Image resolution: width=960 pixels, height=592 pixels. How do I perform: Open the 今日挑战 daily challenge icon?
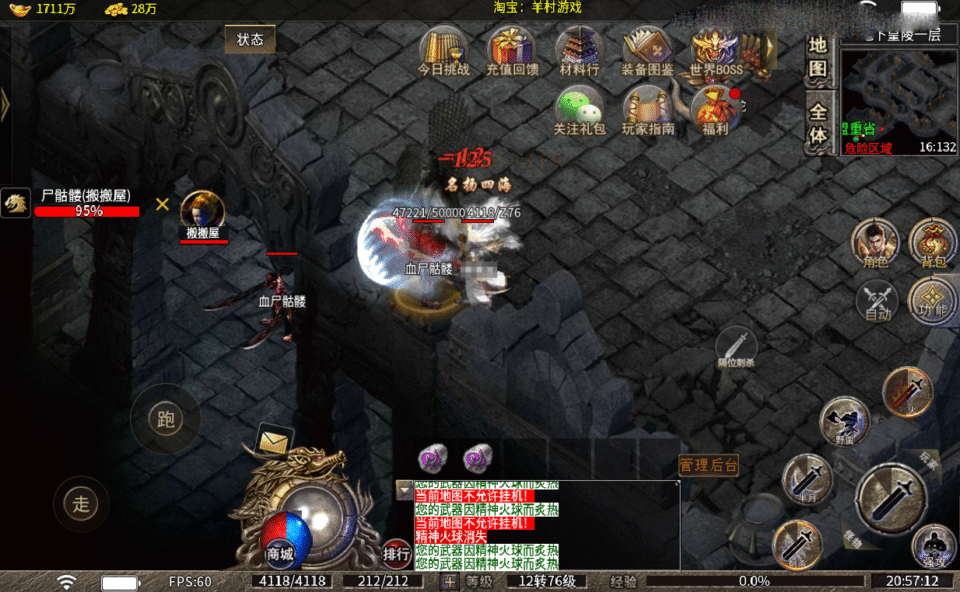point(443,50)
